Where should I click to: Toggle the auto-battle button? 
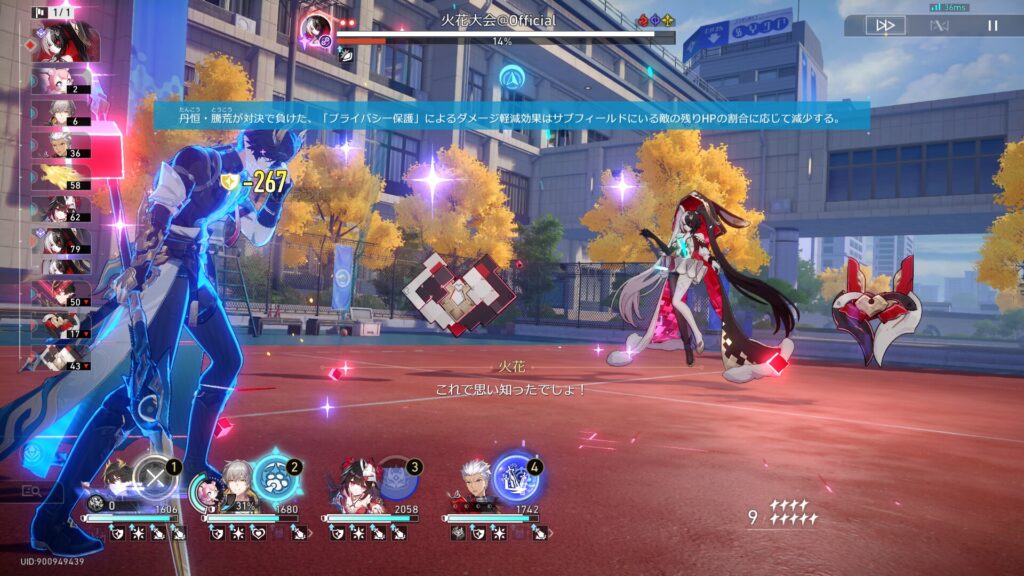point(939,26)
